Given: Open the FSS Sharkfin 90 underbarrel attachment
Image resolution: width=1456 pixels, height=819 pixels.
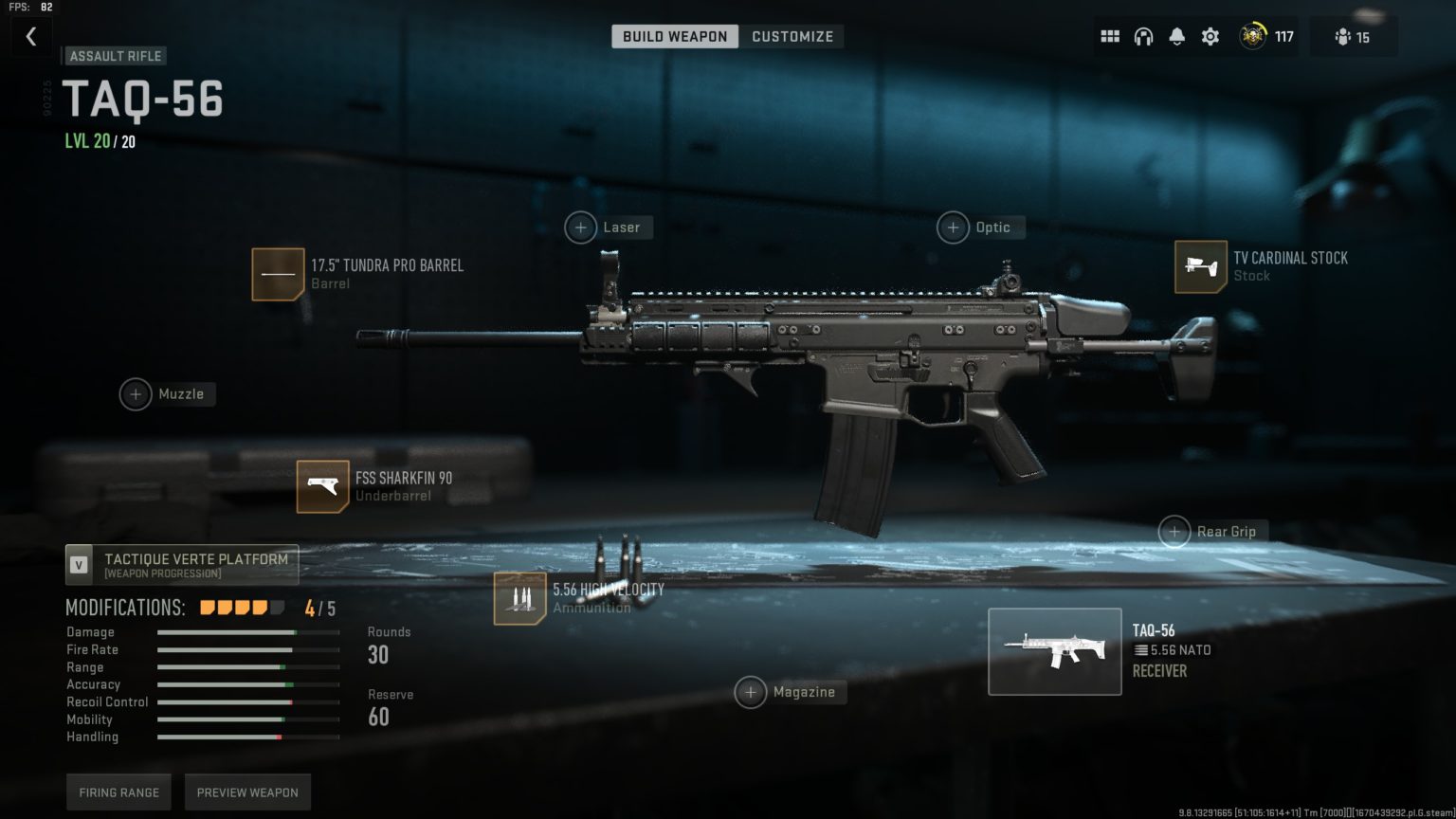Looking at the screenshot, I should pos(322,486).
